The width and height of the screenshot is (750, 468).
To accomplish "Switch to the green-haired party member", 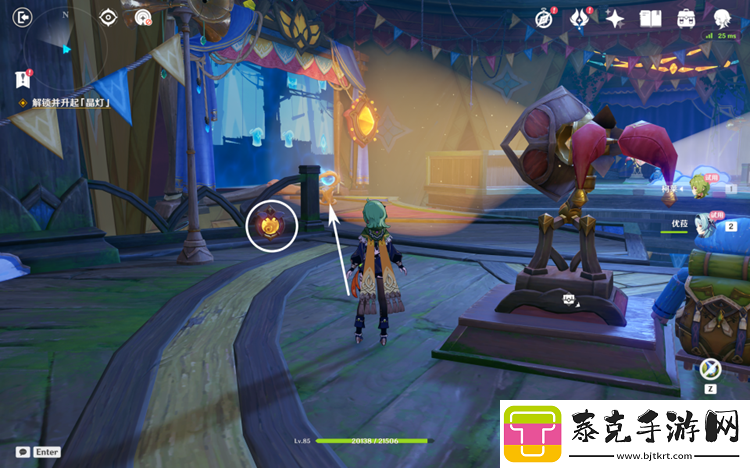I will pos(701,186).
